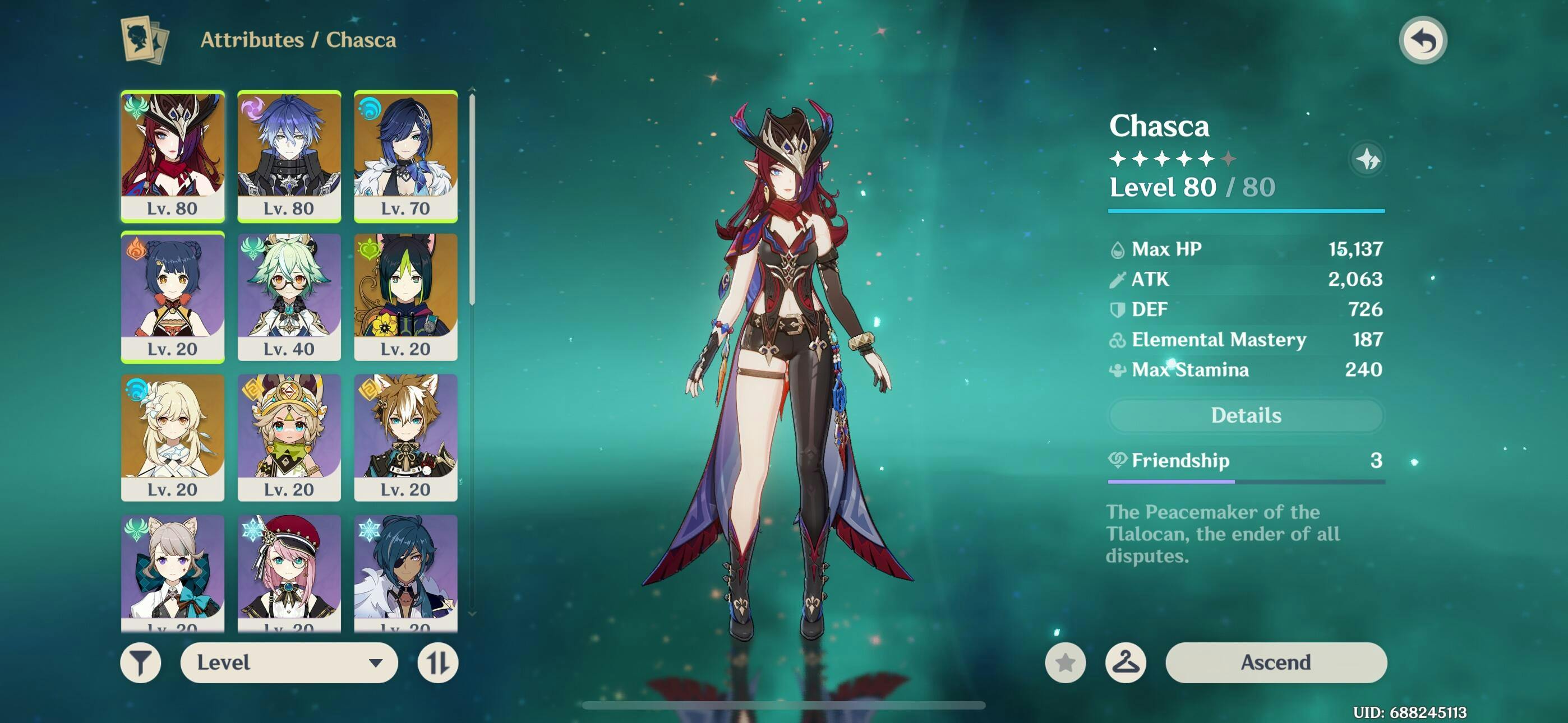Select the Dendro fox-eared character card

coord(405,296)
